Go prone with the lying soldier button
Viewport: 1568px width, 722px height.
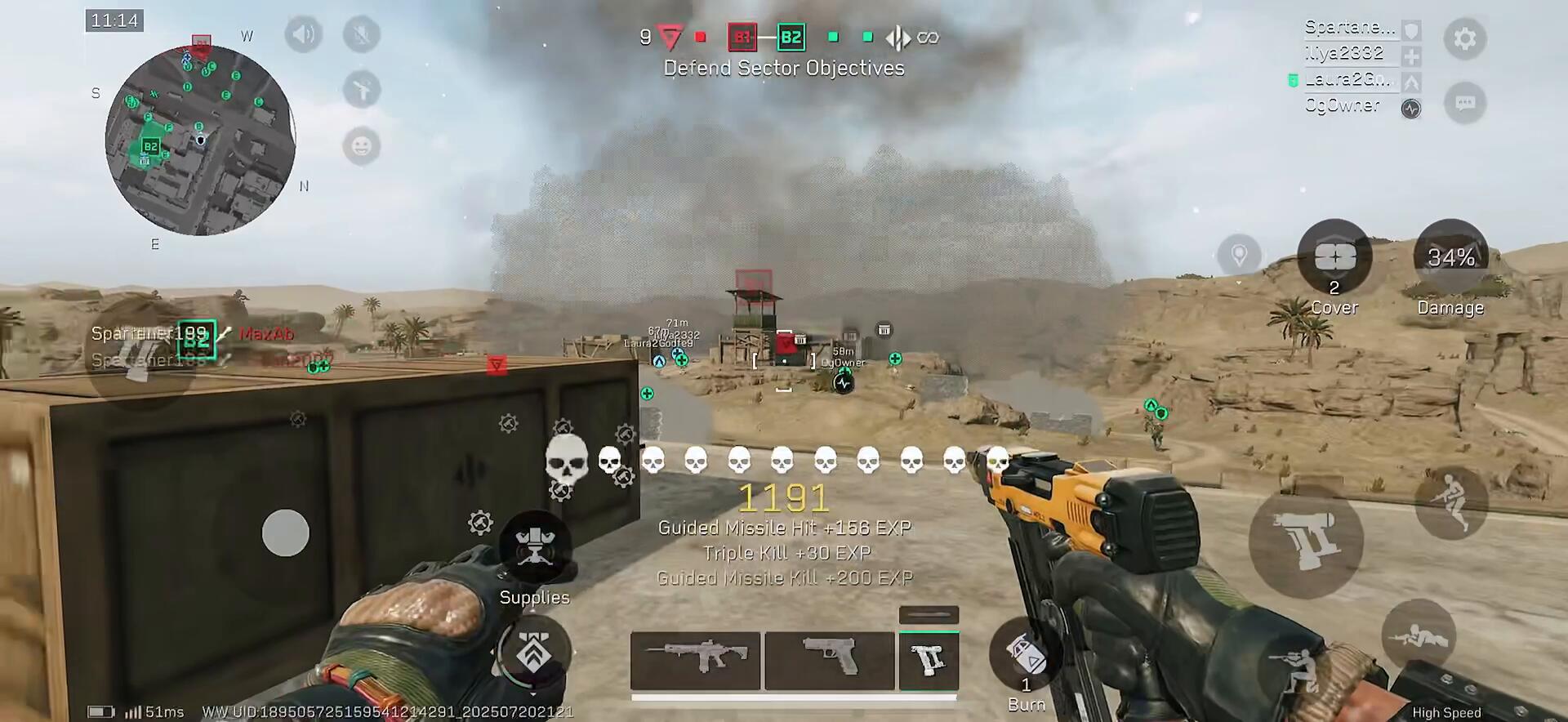[x=1419, y=635]
